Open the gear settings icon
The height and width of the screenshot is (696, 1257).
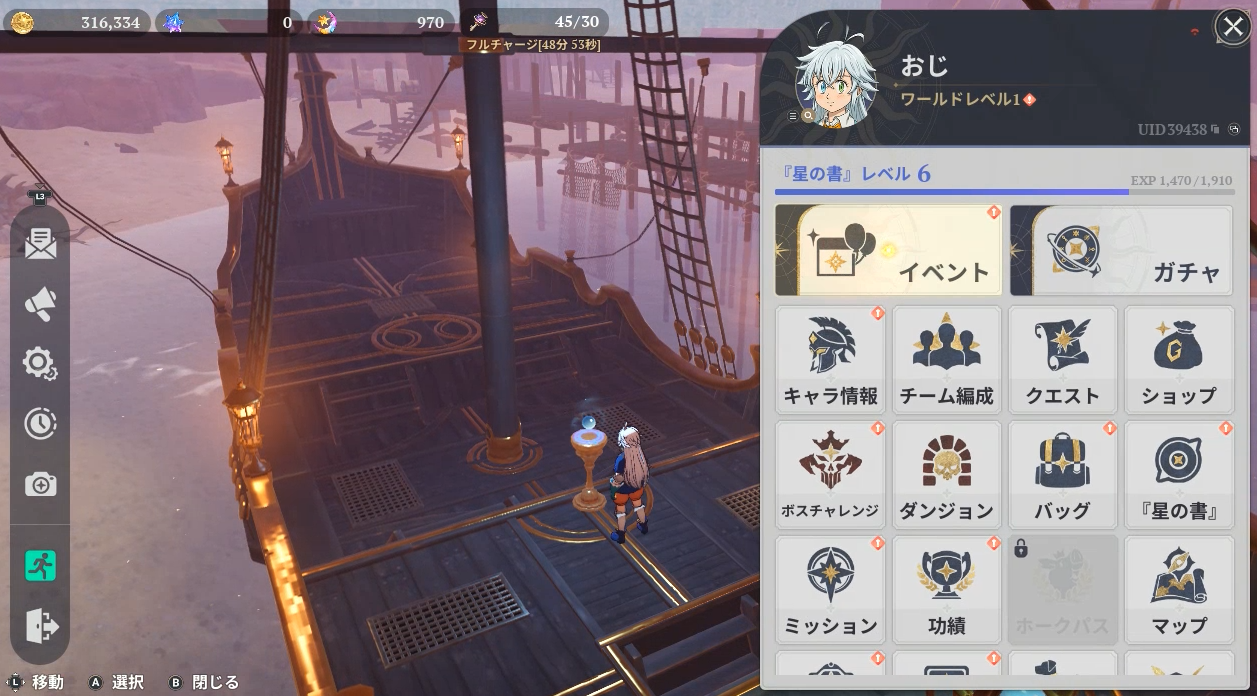point(40,364)
